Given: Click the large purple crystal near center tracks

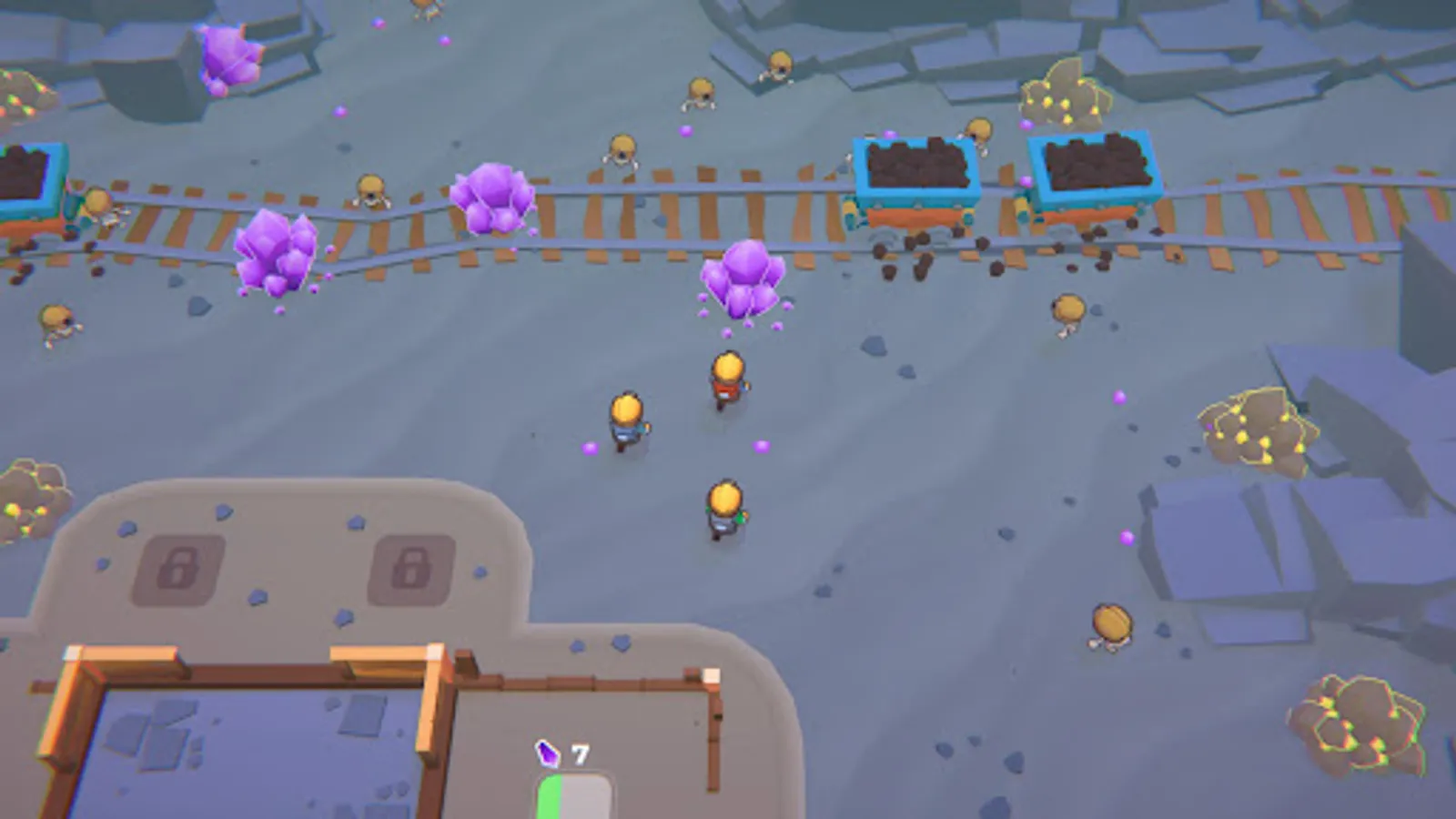Looking at the screenshot, I should click(x=744, y=276).
